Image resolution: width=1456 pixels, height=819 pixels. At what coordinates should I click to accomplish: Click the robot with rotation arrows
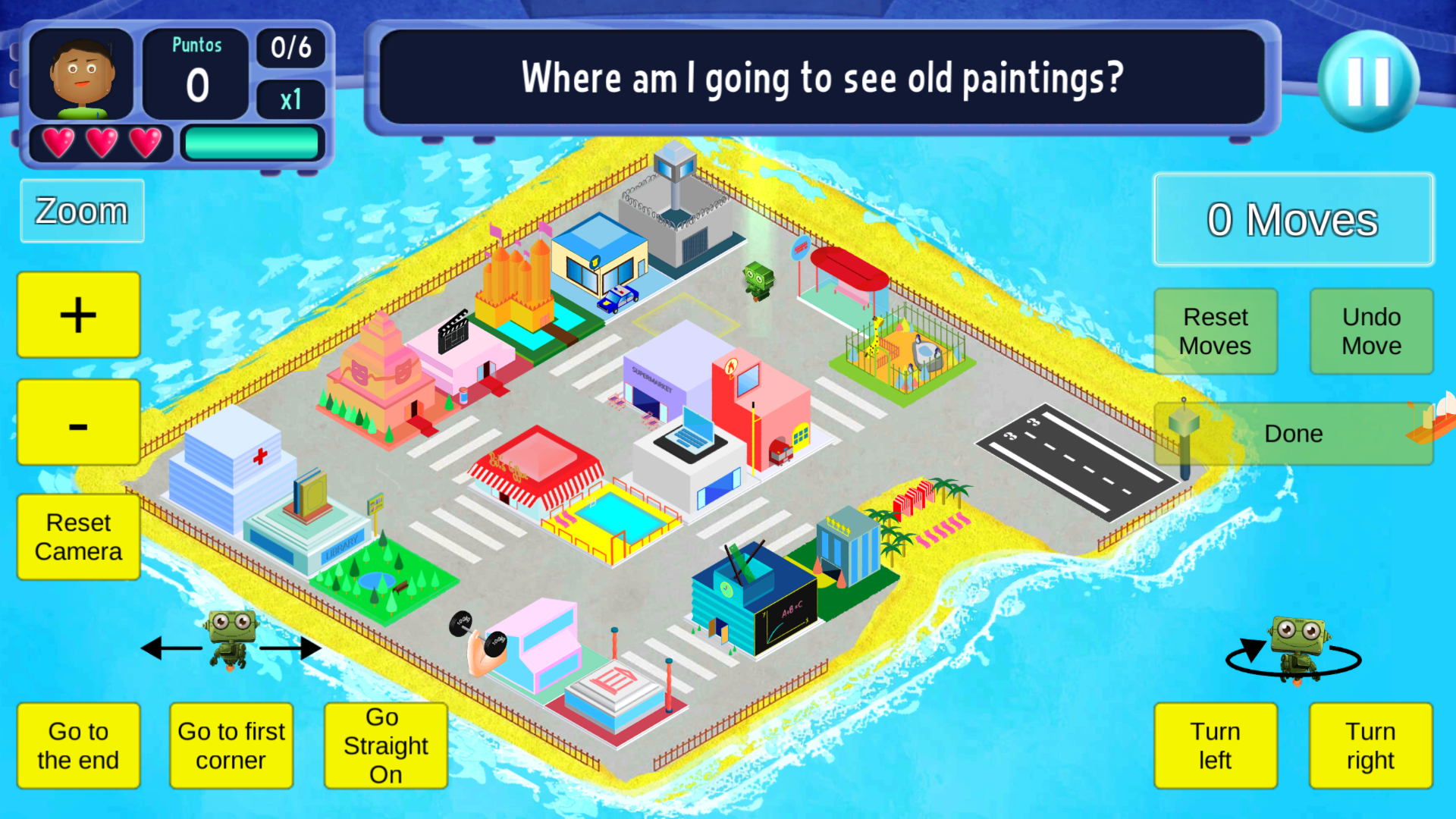(x=1298, y=645)
